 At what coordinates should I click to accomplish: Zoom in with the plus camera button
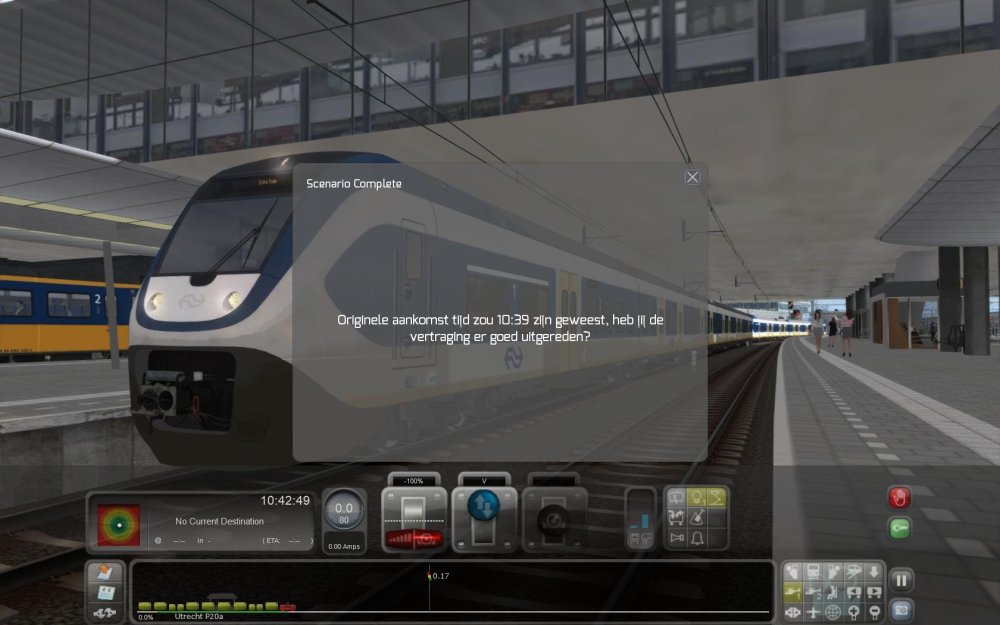pos(854,612)
